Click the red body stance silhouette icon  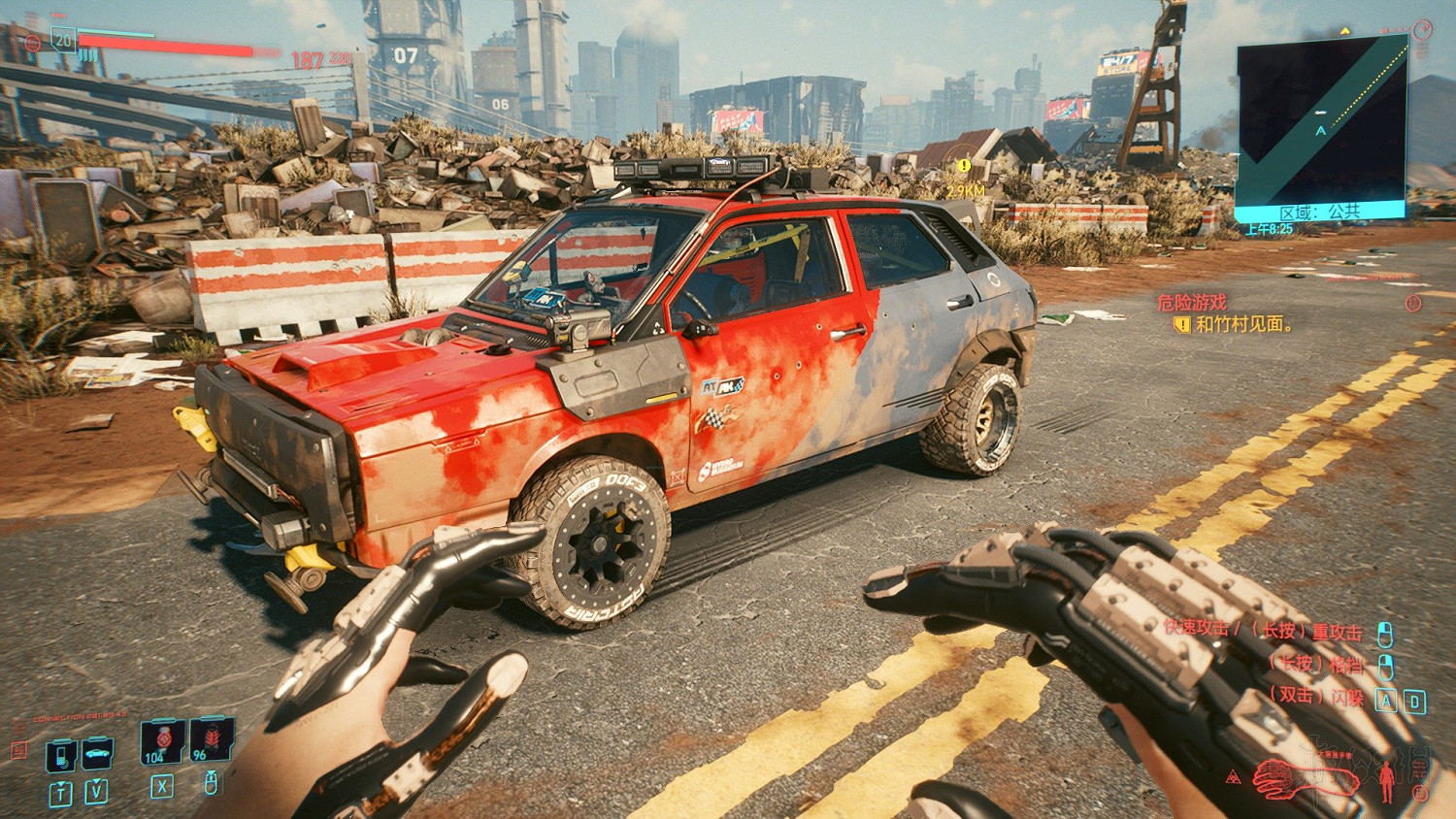1387,781
